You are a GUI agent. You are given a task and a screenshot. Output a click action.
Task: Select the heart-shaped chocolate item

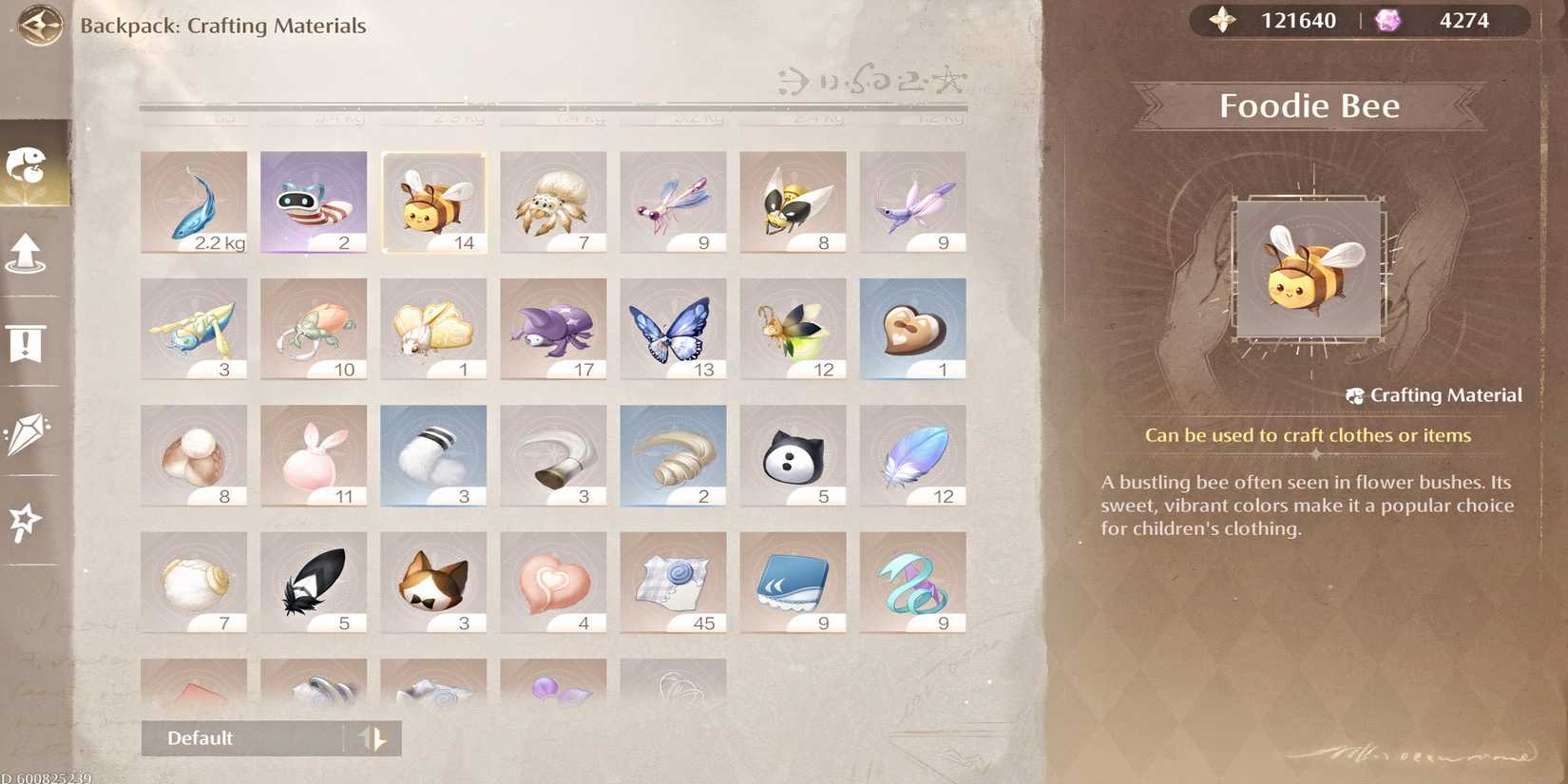click(913, 328)
